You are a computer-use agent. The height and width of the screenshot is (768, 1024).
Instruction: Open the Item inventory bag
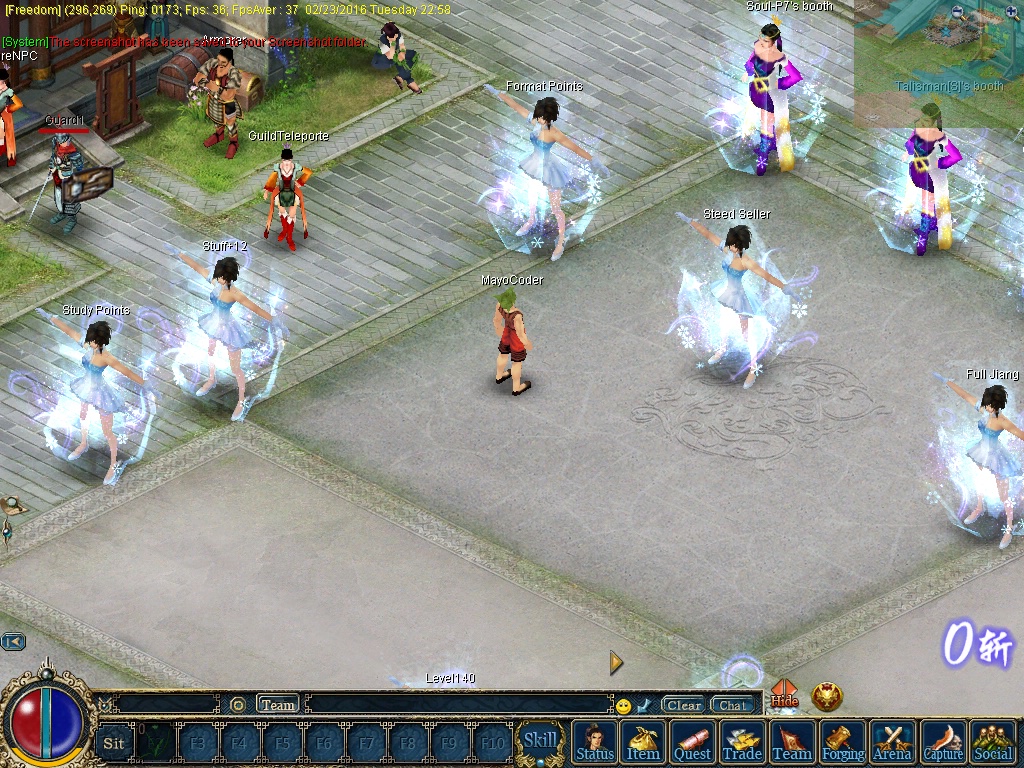coord(643,742)
